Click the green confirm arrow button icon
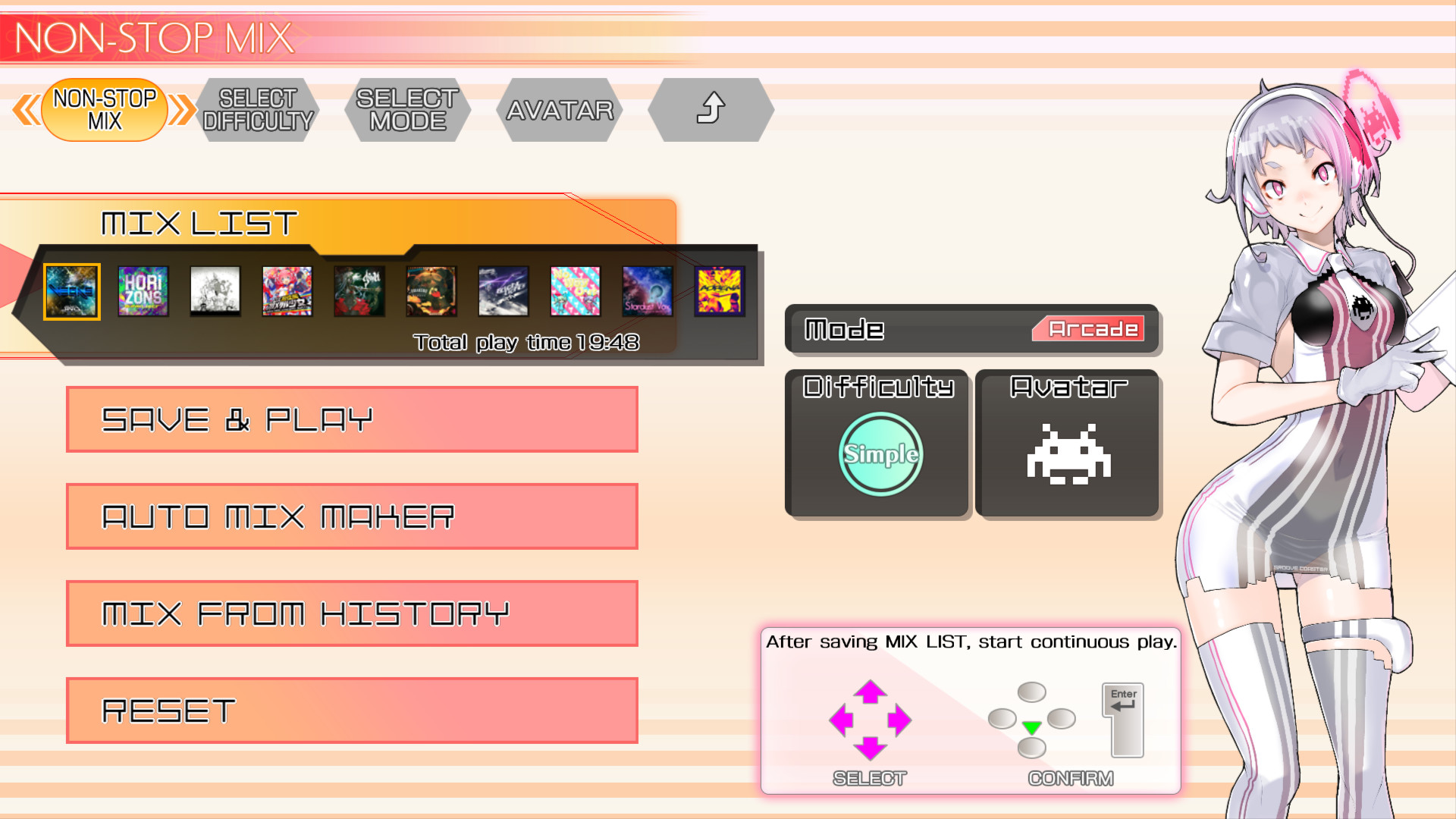 (1033, 726)
